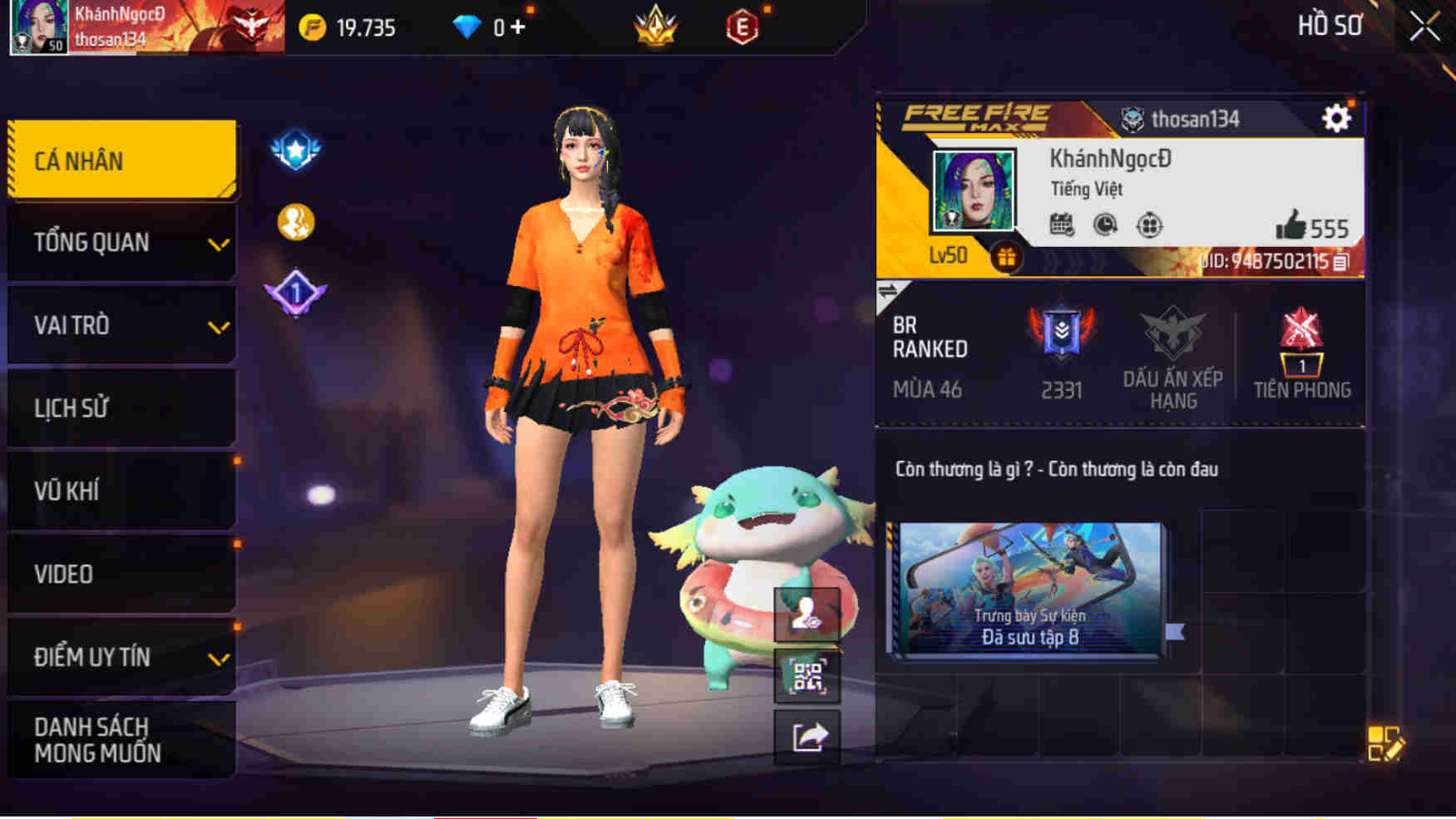The width and height of the screenshot is (1456, 819).
Task: Open the settings gear on the profile card
Action: pos(1337,118)
